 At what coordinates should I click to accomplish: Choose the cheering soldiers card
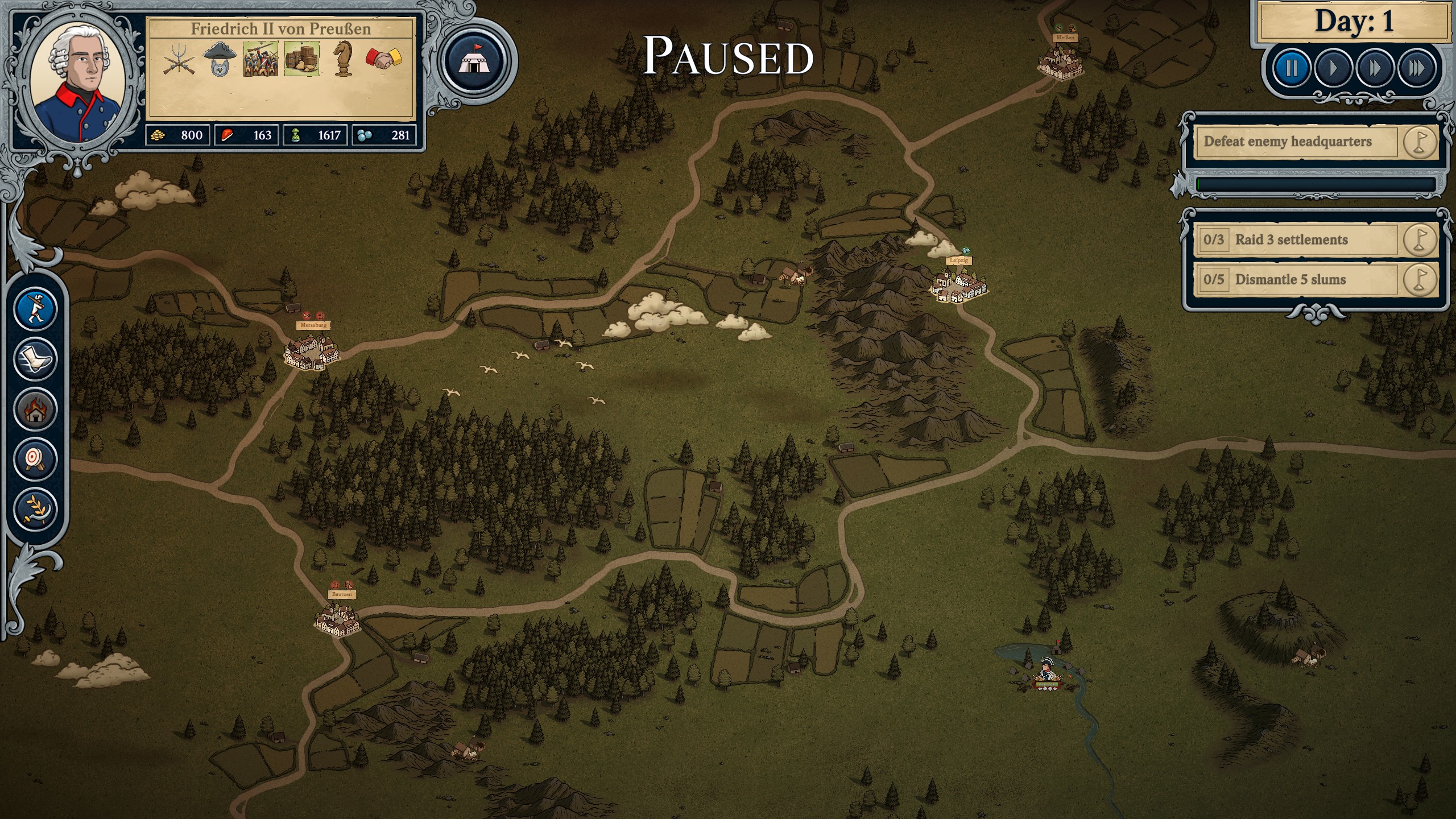coord(260,59)
